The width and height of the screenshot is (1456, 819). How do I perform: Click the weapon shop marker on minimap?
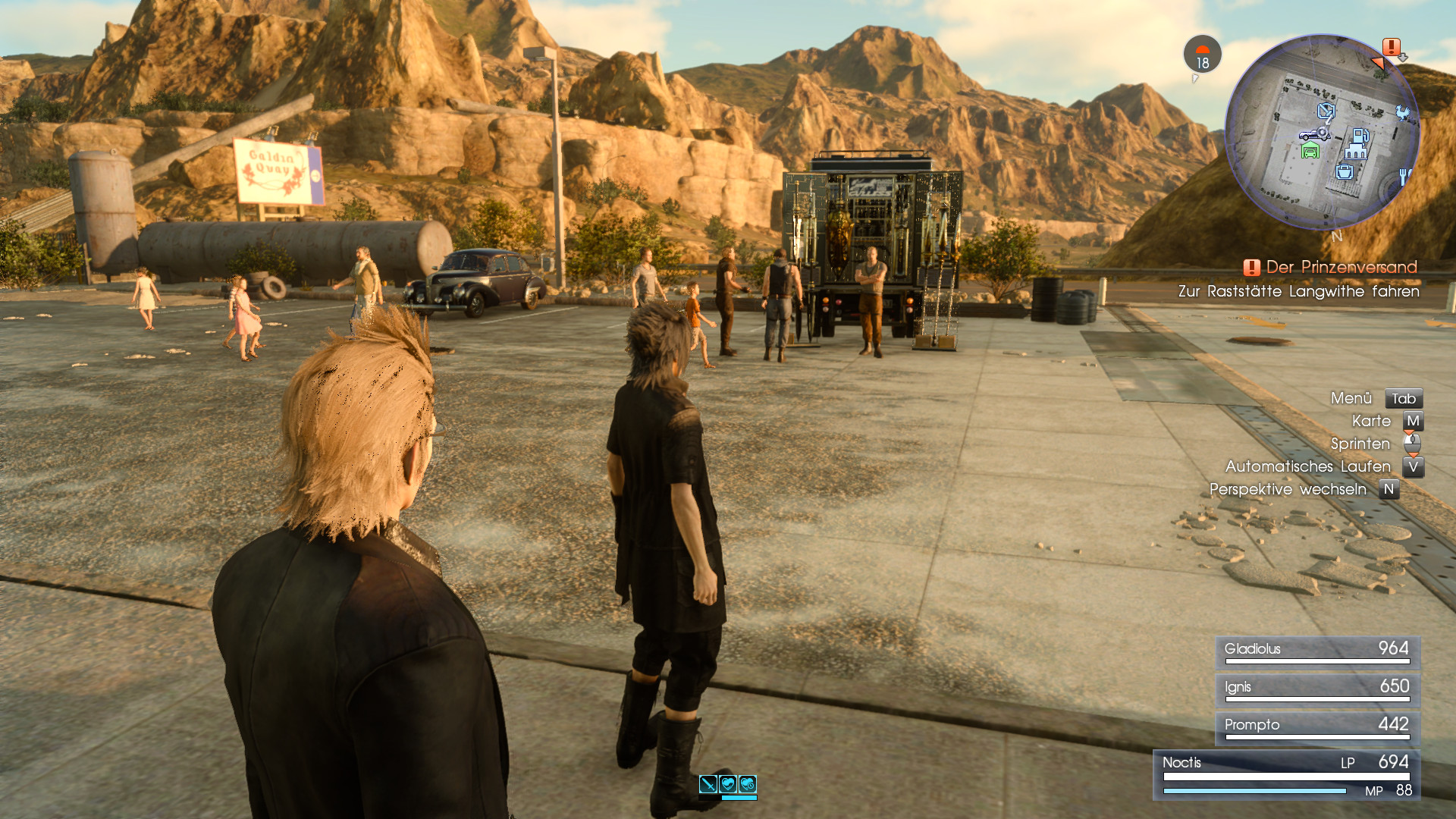1326,112
